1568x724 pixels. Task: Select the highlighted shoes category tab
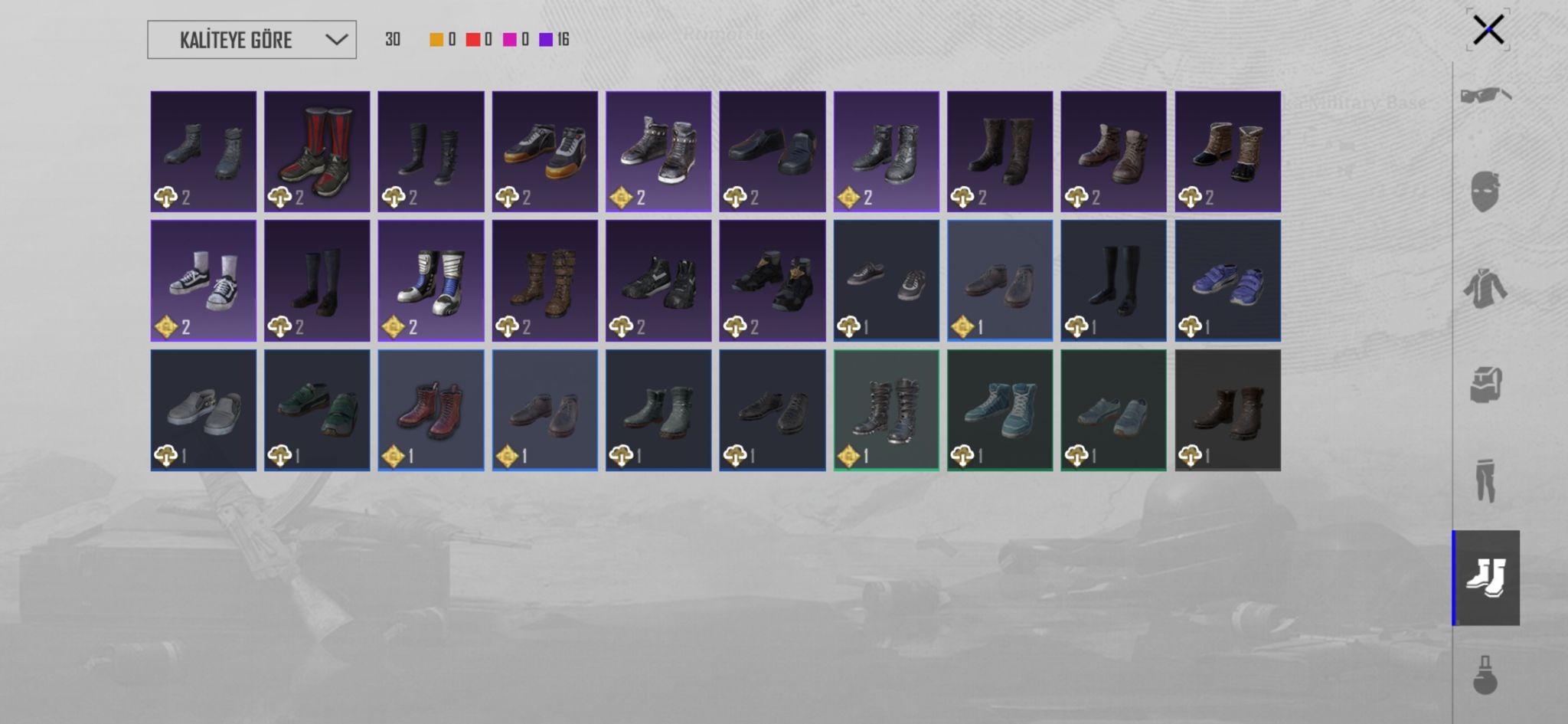point(1485,578)
